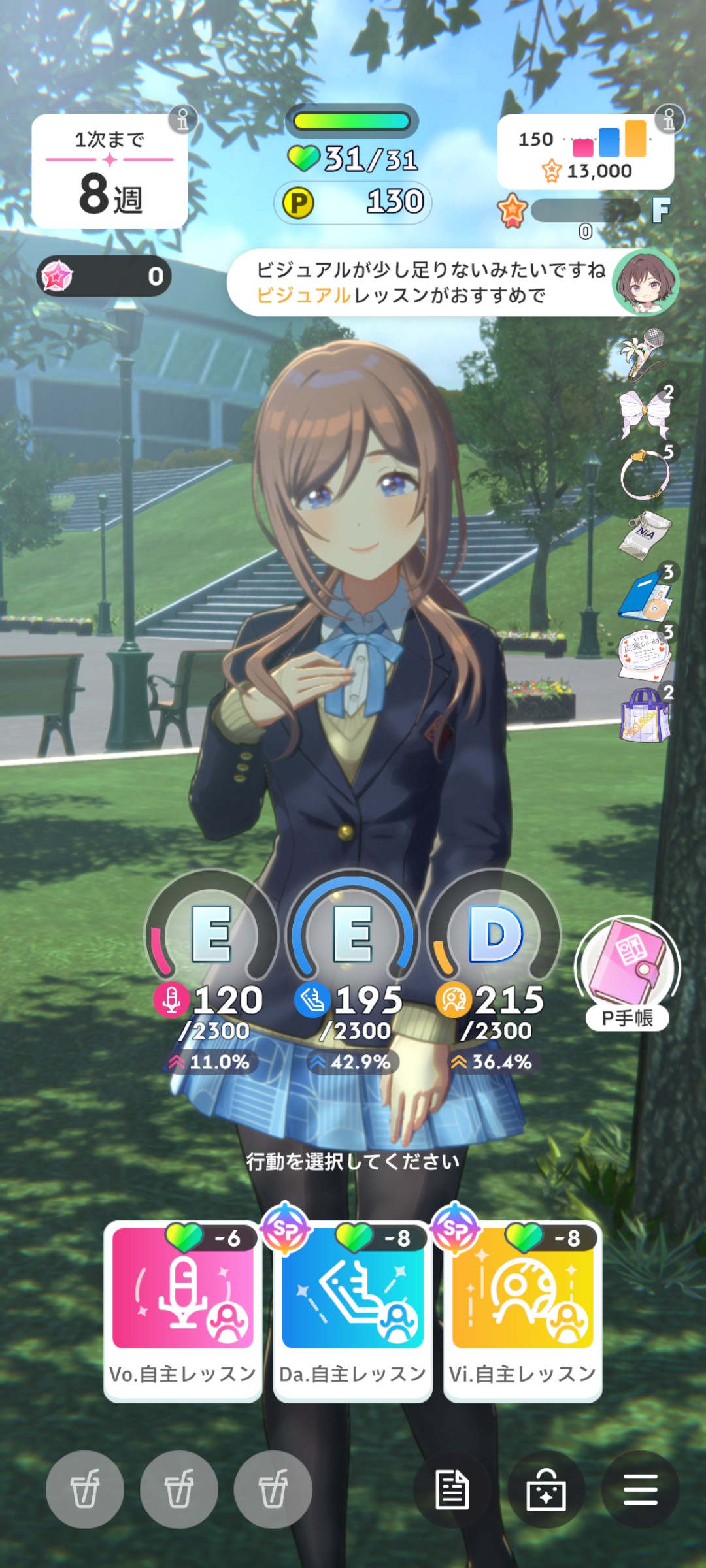Show info for the weeks-remaining panel
The image size is (706, 1568).
(182, 120)
